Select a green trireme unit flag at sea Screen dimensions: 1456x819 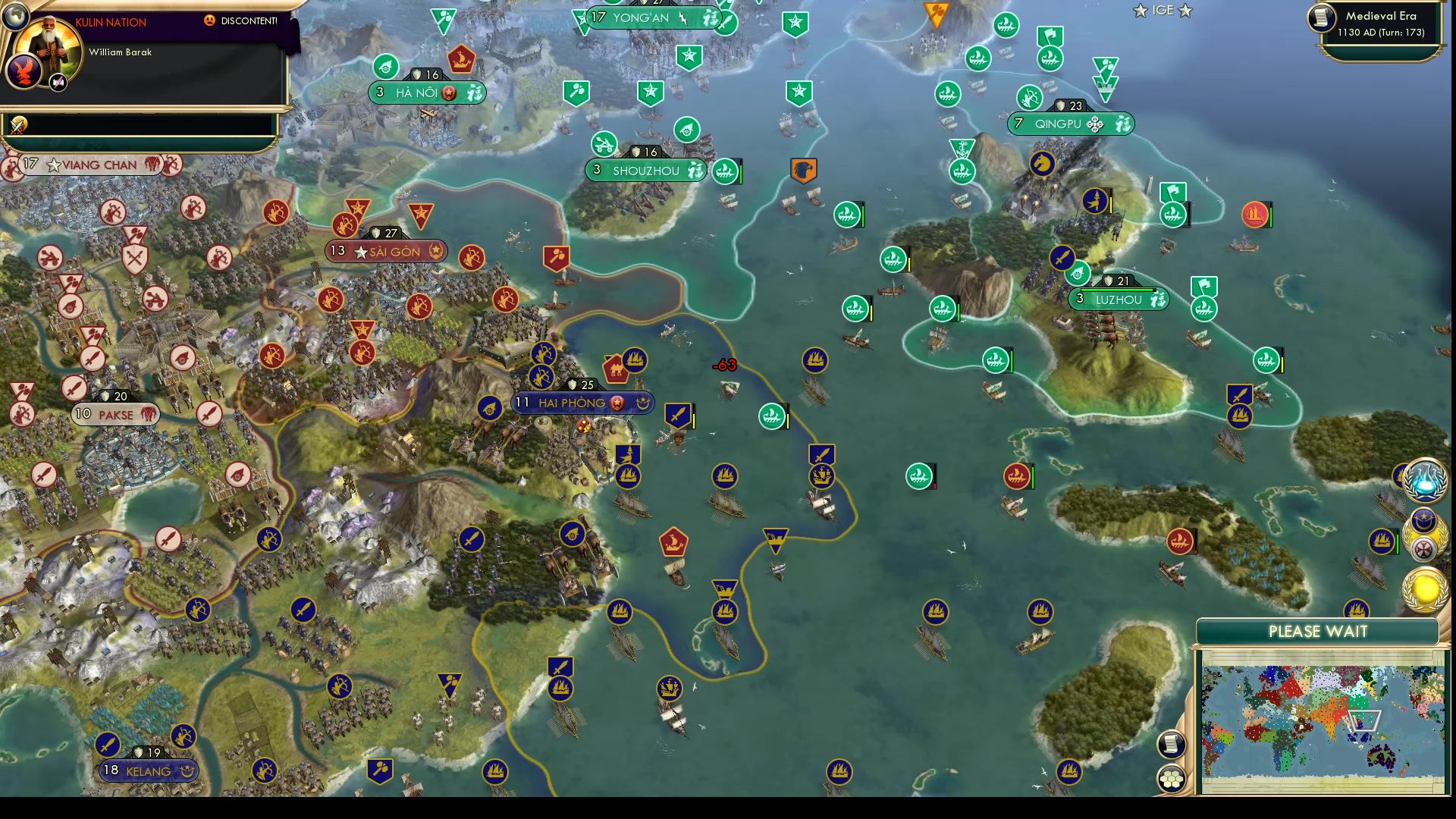[770, 416]
